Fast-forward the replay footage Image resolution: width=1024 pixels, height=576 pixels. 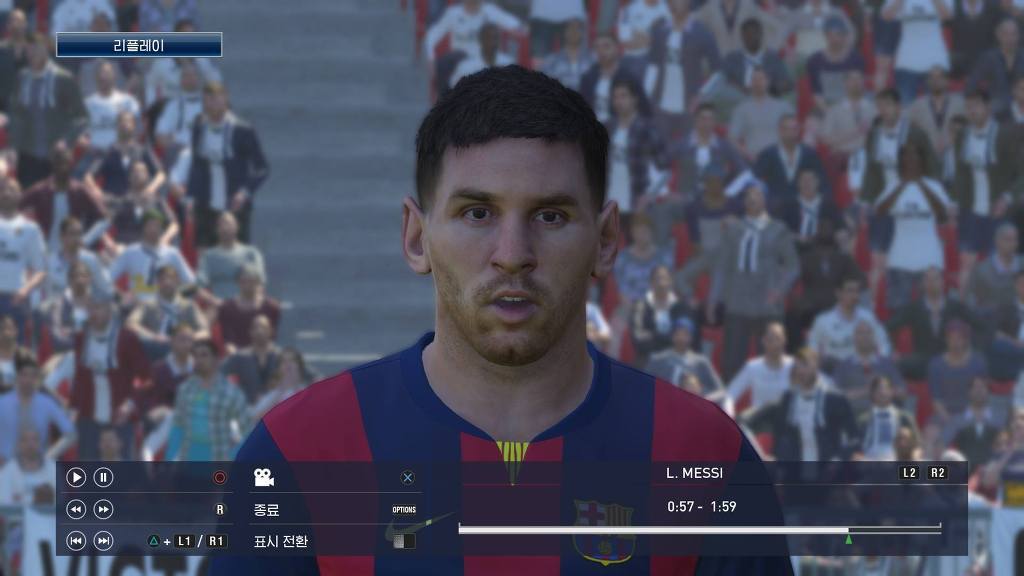(x=103, y=509)
